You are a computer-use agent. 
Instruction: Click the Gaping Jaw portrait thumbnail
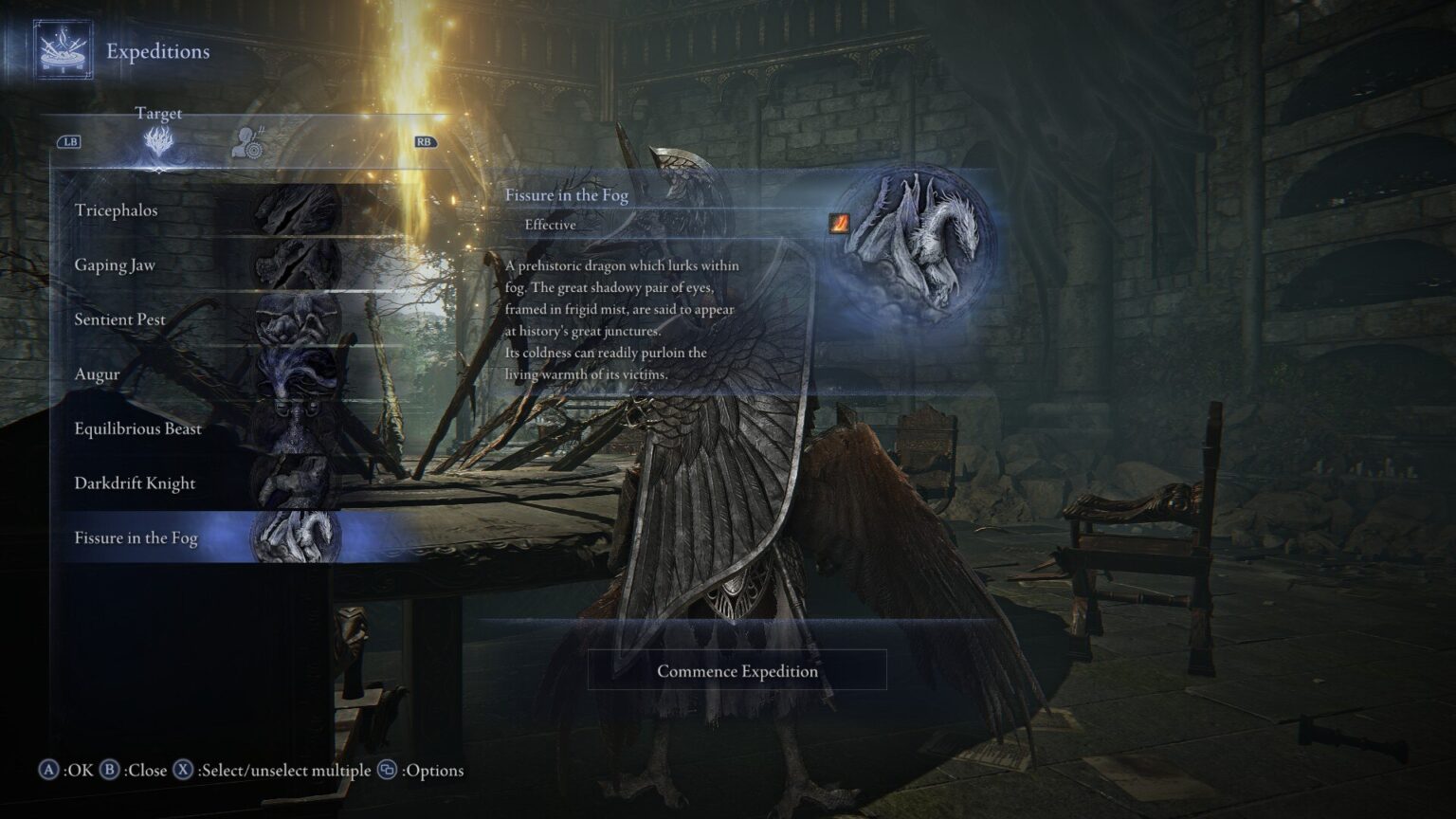pyautogui.click(x=294, y=264)
